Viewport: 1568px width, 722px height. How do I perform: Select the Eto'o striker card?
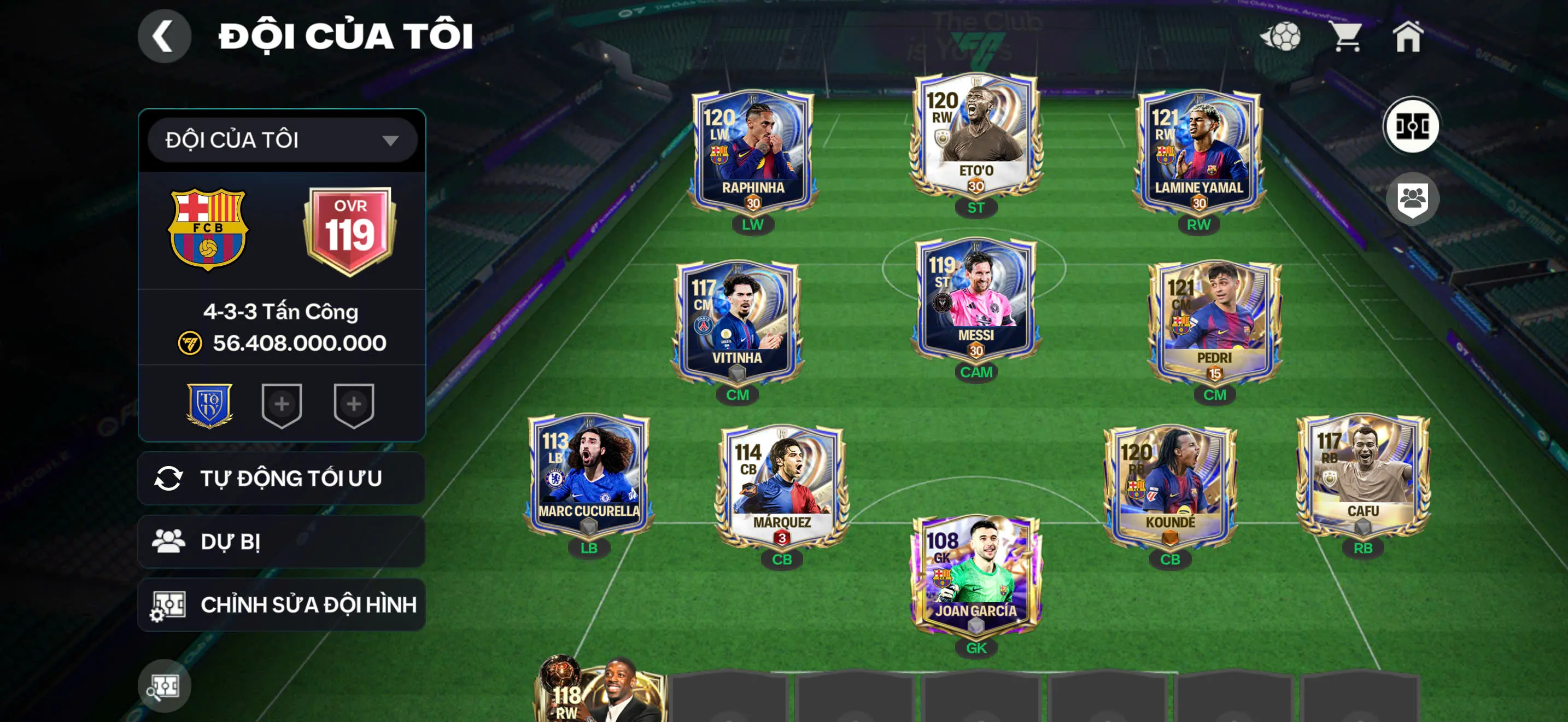point(976,137)
